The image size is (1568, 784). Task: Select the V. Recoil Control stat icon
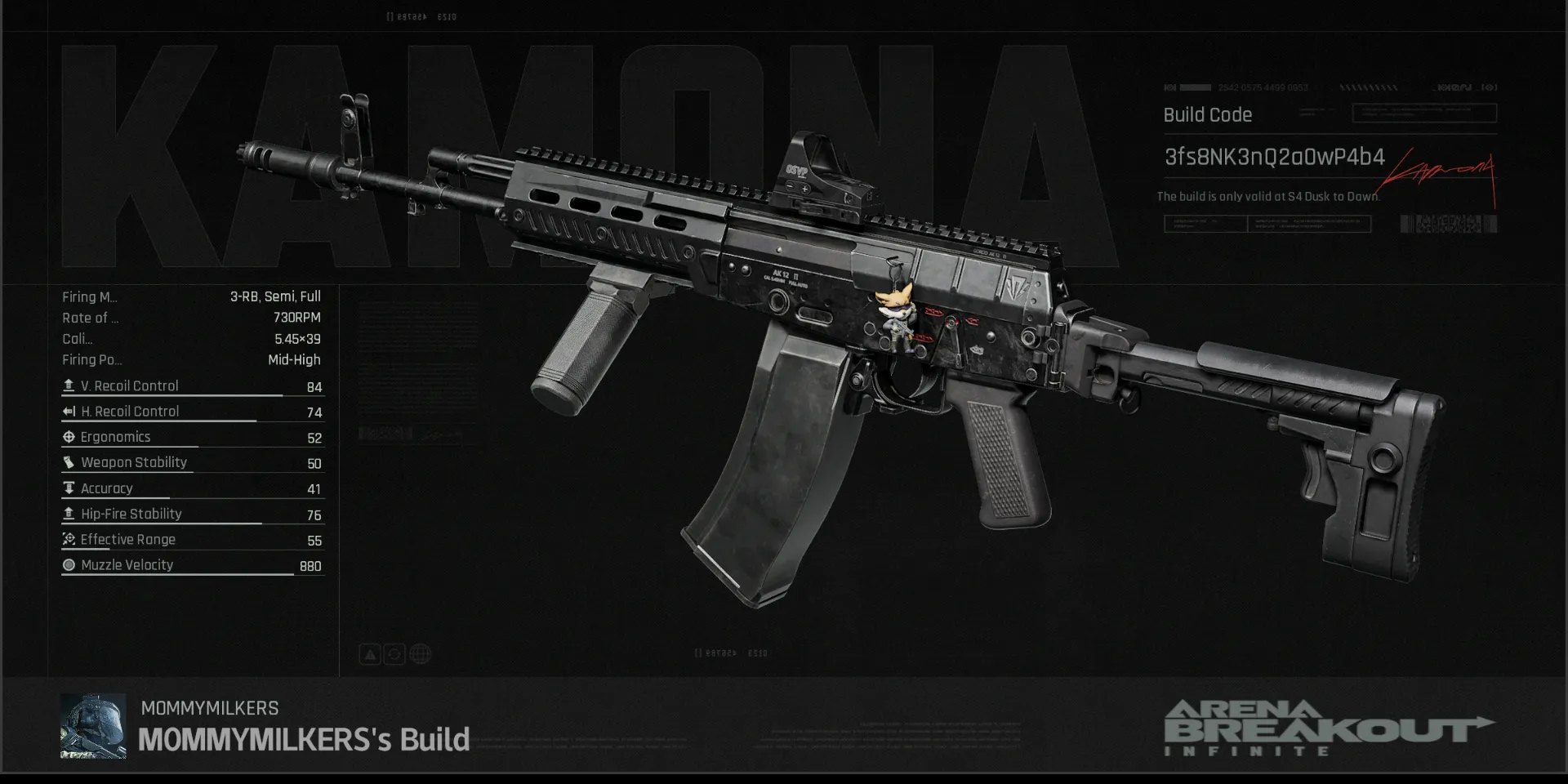pos(69,385)
